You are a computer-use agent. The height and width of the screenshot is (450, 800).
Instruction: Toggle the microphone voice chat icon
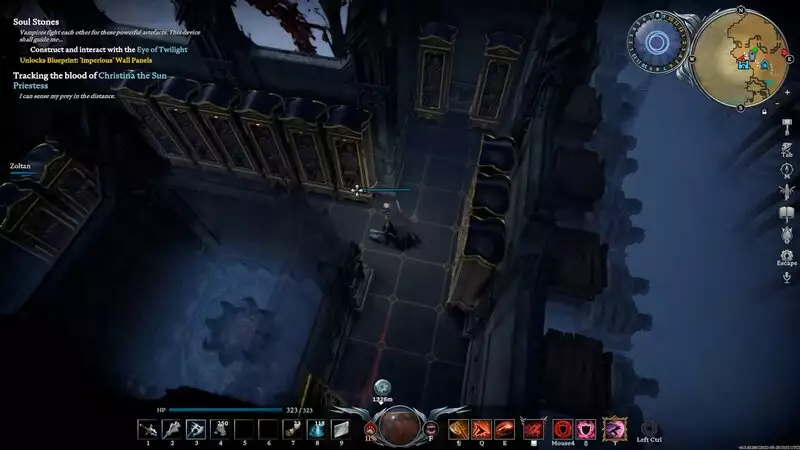[787, 276]
